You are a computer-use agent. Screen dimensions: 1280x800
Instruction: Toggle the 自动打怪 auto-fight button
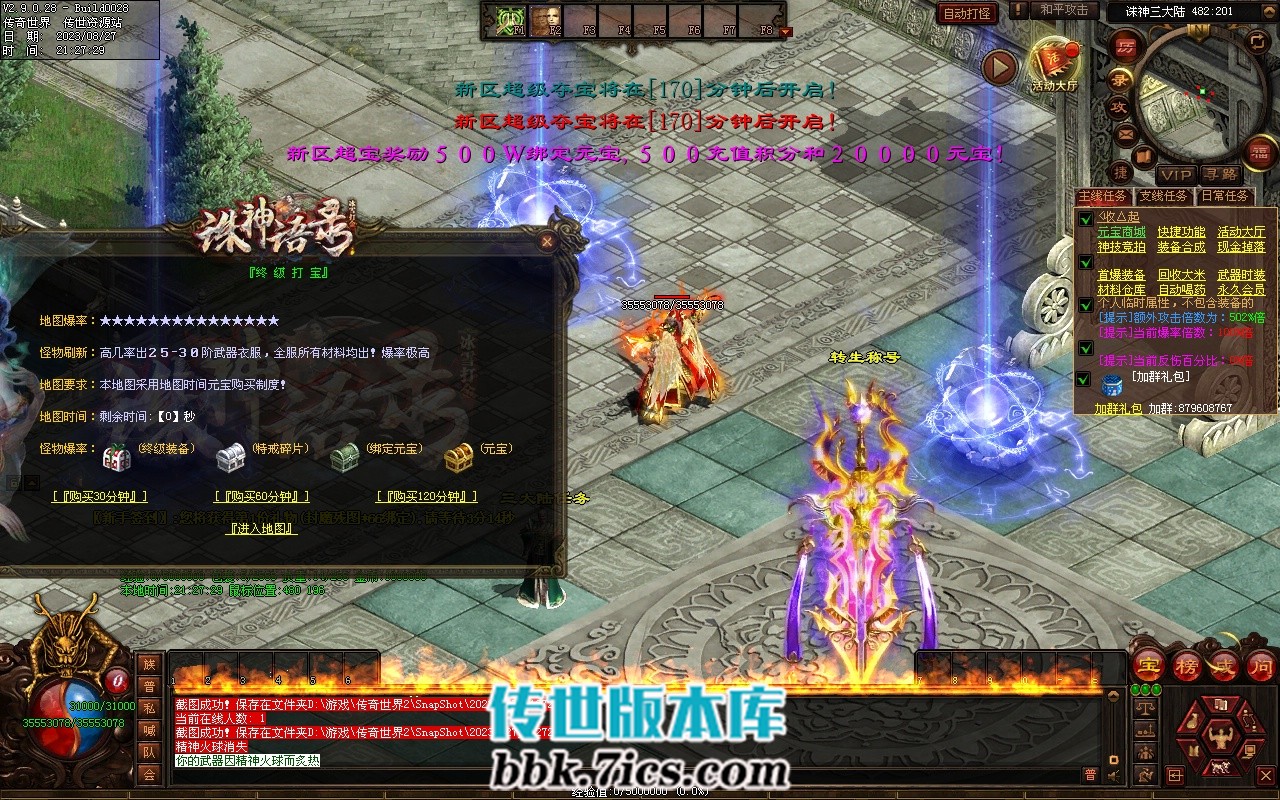pyautogui.click(x=968, y=13)
